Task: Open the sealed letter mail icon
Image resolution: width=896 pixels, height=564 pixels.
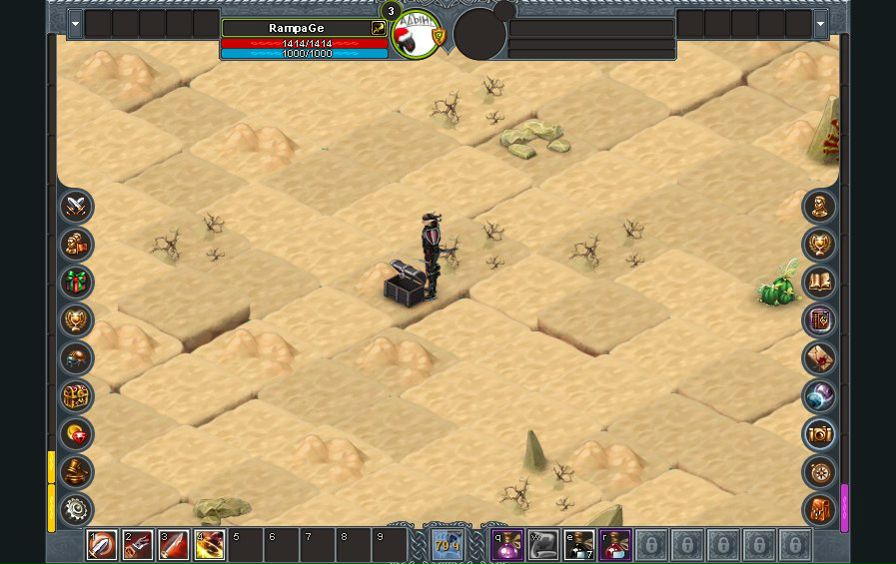Action: pos(819,358)
